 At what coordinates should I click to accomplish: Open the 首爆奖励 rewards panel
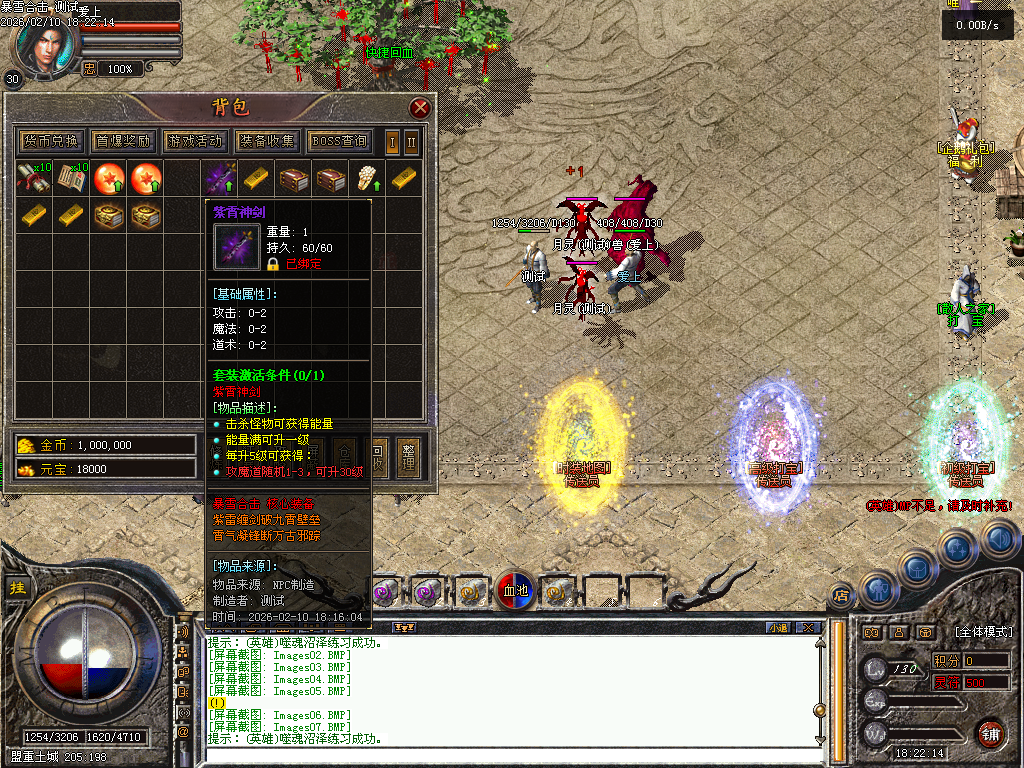pyautogui.click(x=123, y=141)
